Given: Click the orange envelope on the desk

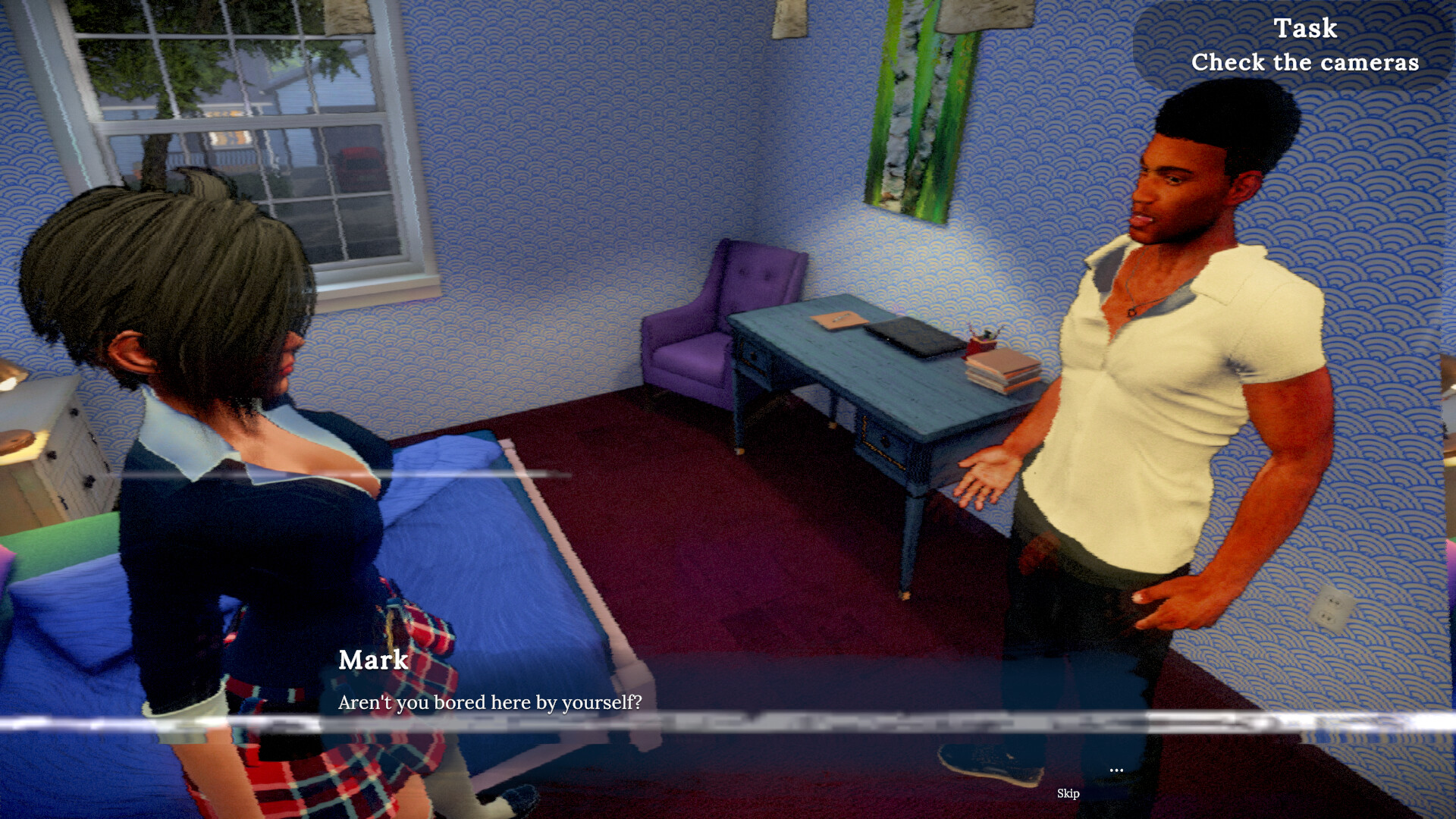Looking at the screenshot, I should coord(839,322).
